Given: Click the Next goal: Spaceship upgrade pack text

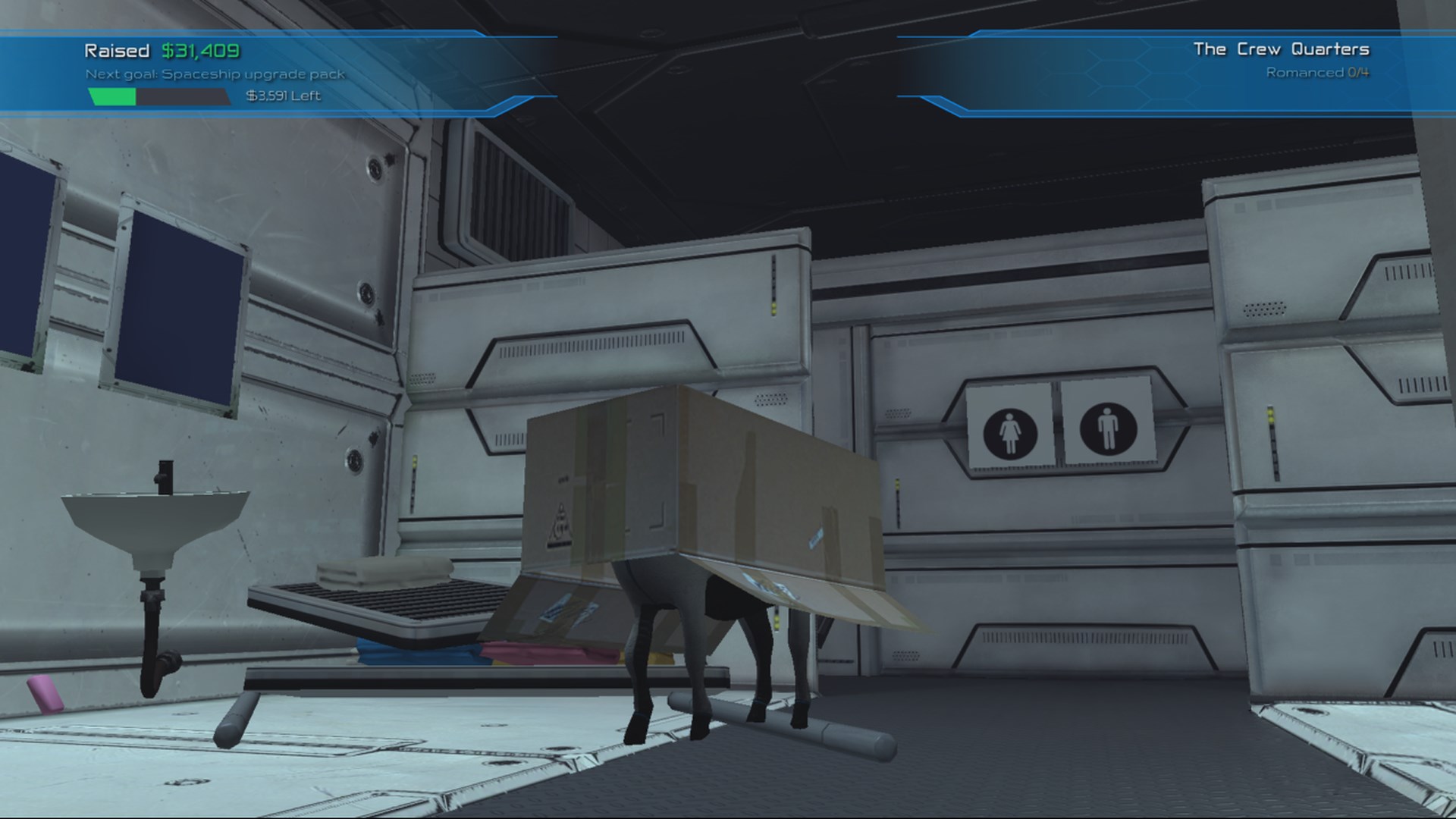Looking at the screenshot, I should 216,75.
